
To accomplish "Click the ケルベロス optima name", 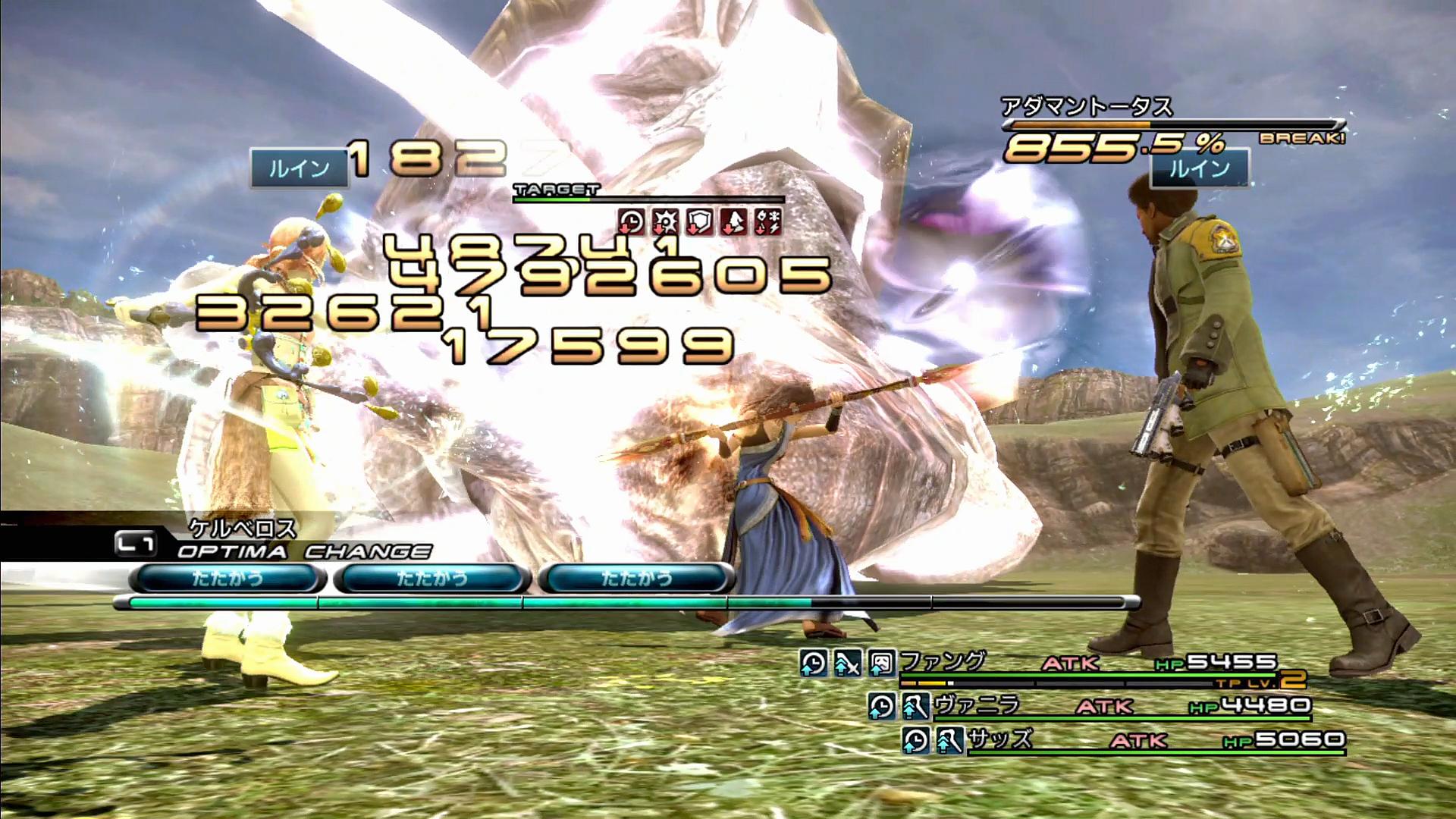I will (x=243, y=527).
